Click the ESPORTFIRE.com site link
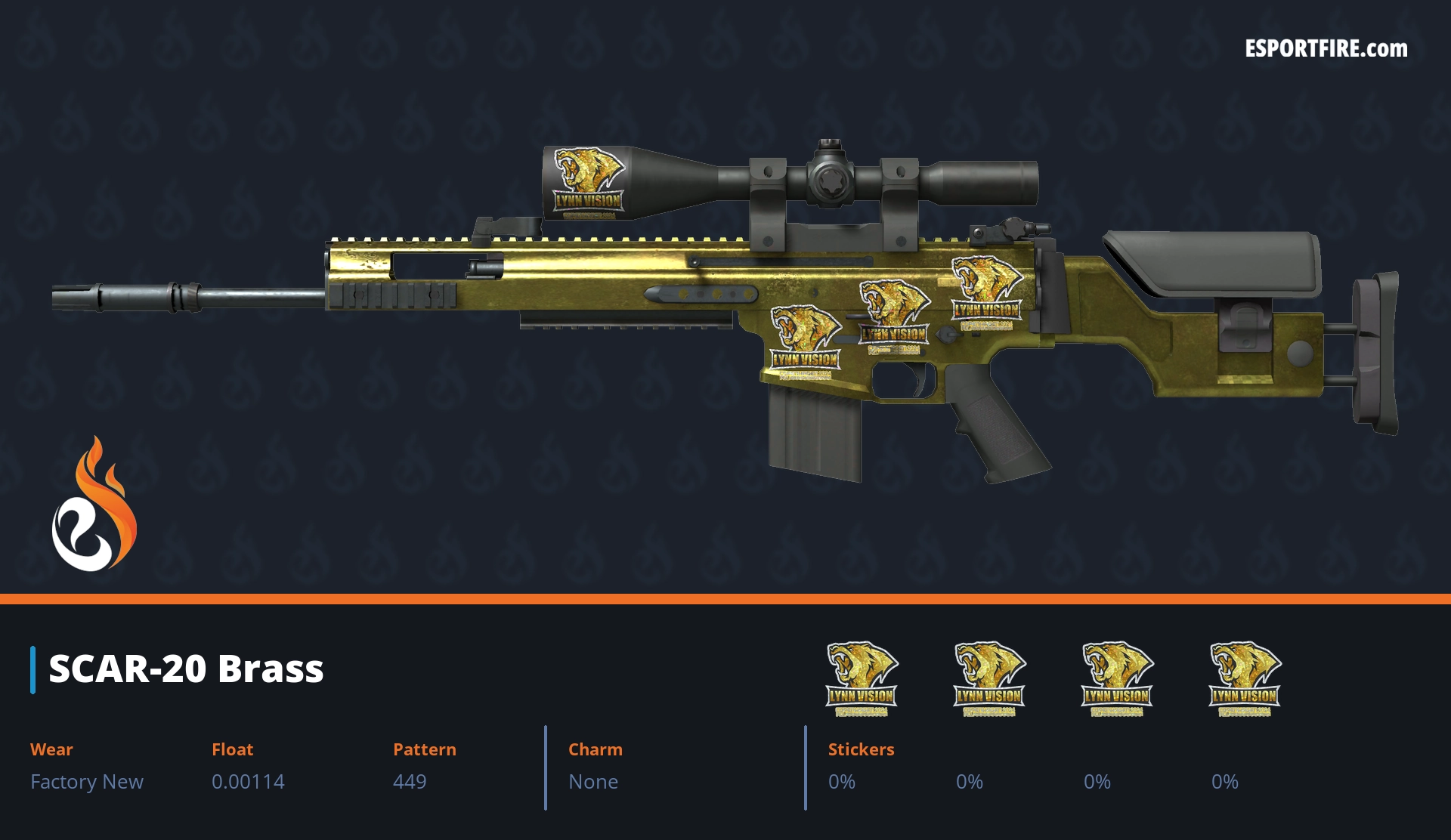Viewport: 1451px width, 840px height. (1326, 49)
